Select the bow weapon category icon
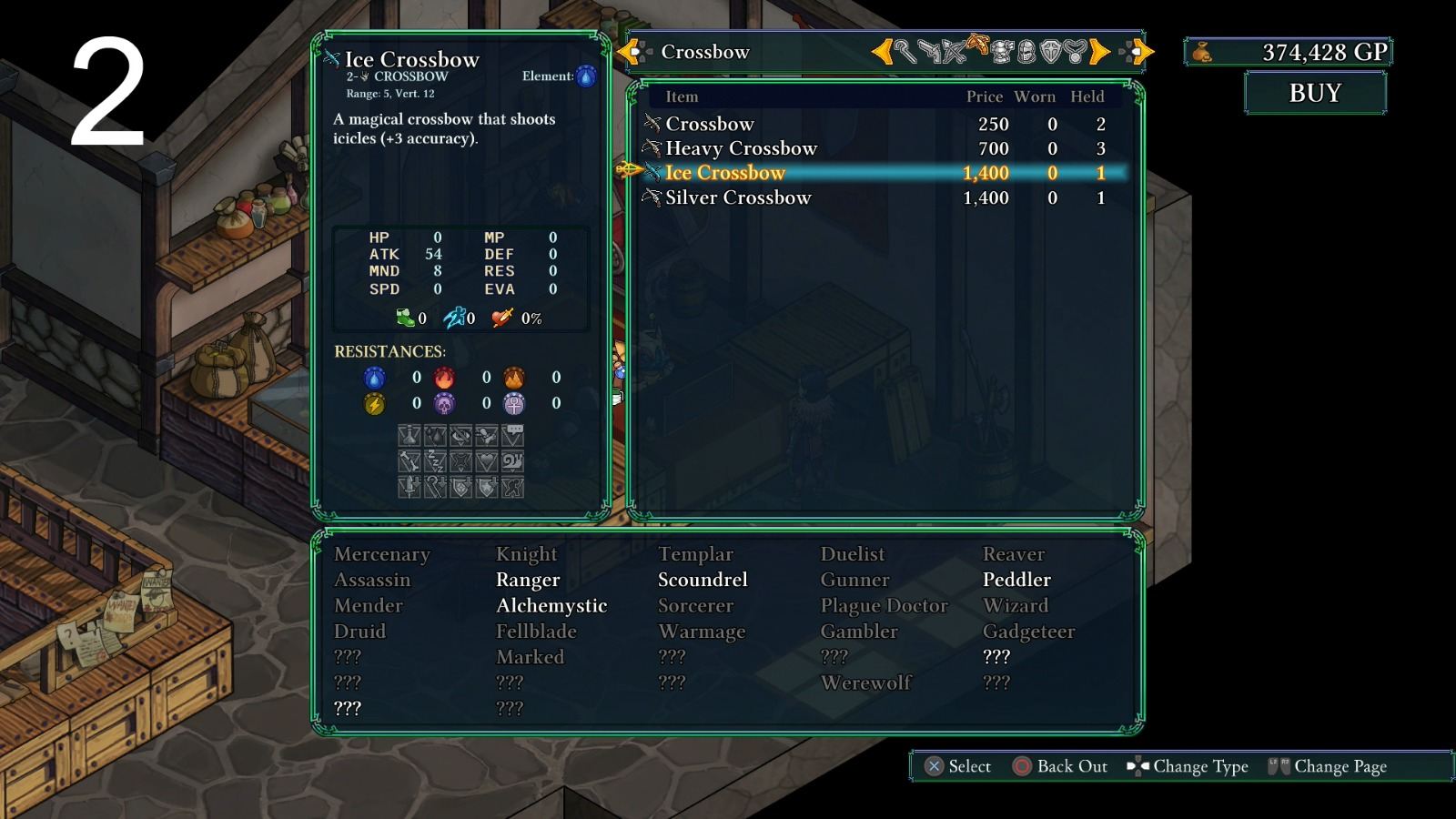The image size is (1456, 819). [x=953, y=52]
